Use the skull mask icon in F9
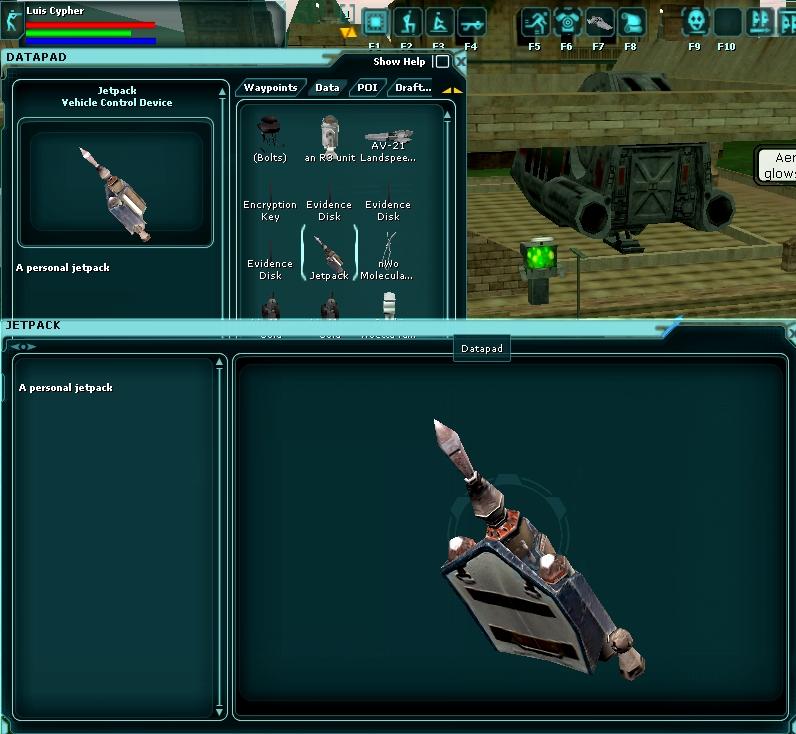Screen dimensions: 796x734 [x=695, y=22]
